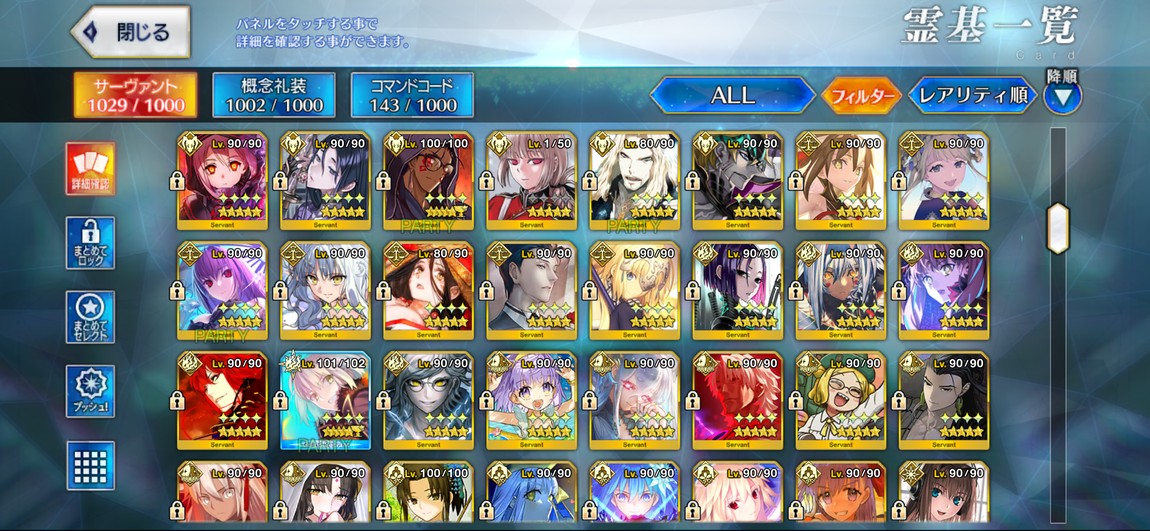Show the コマンドコード tab

click(411, 95)
